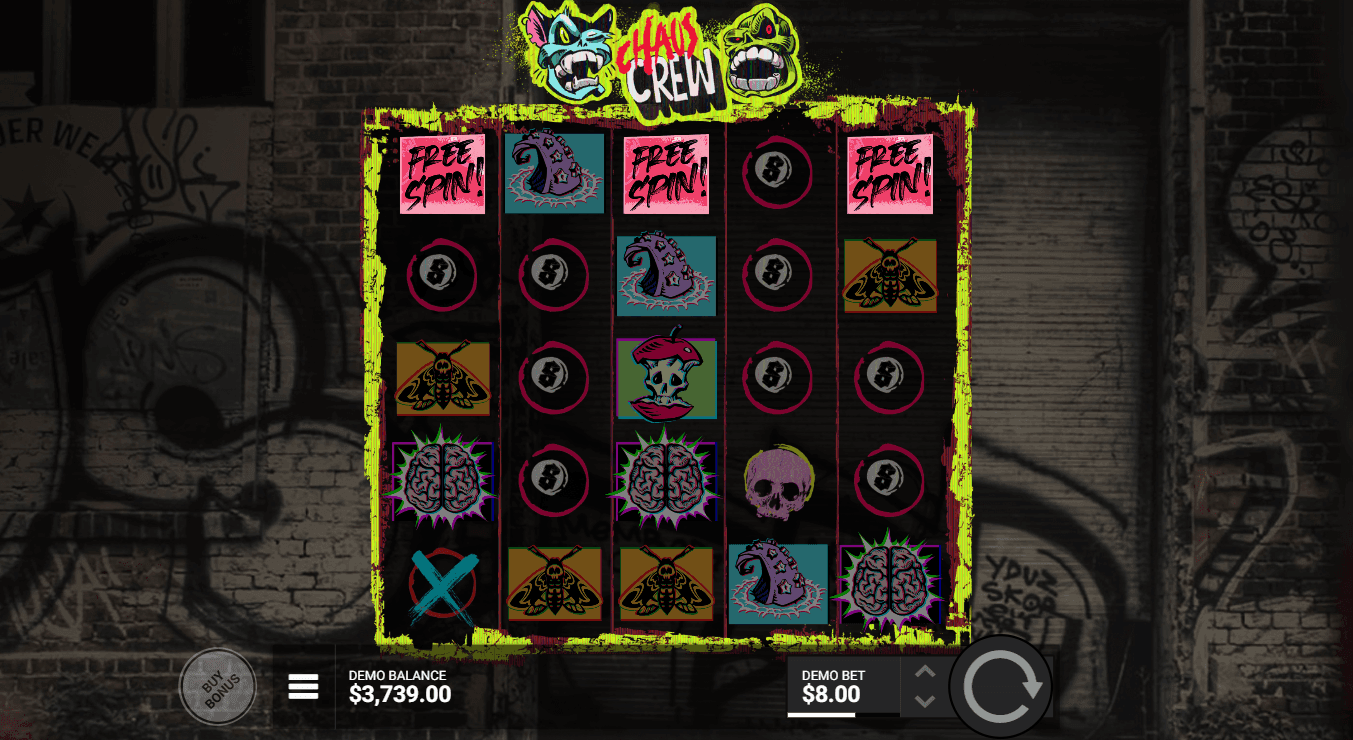The width and height of the screenshot is (1353, 740).
Task: Select the apple core skull symbol
Action: pos(665,378)
